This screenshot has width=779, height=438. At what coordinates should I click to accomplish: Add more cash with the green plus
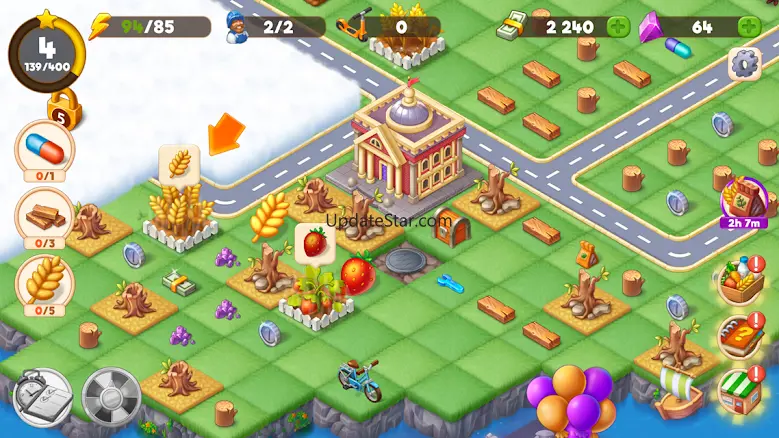pyautogui.click(x=618, y=27)
